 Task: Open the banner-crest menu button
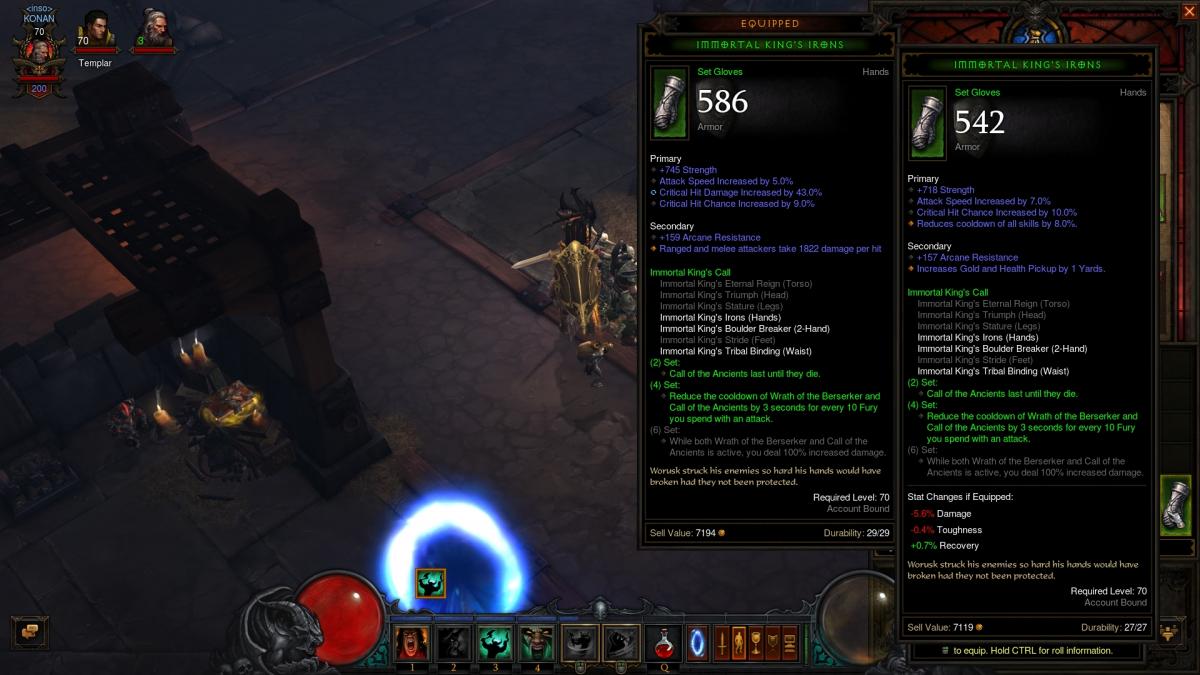[x=773, y=642]
